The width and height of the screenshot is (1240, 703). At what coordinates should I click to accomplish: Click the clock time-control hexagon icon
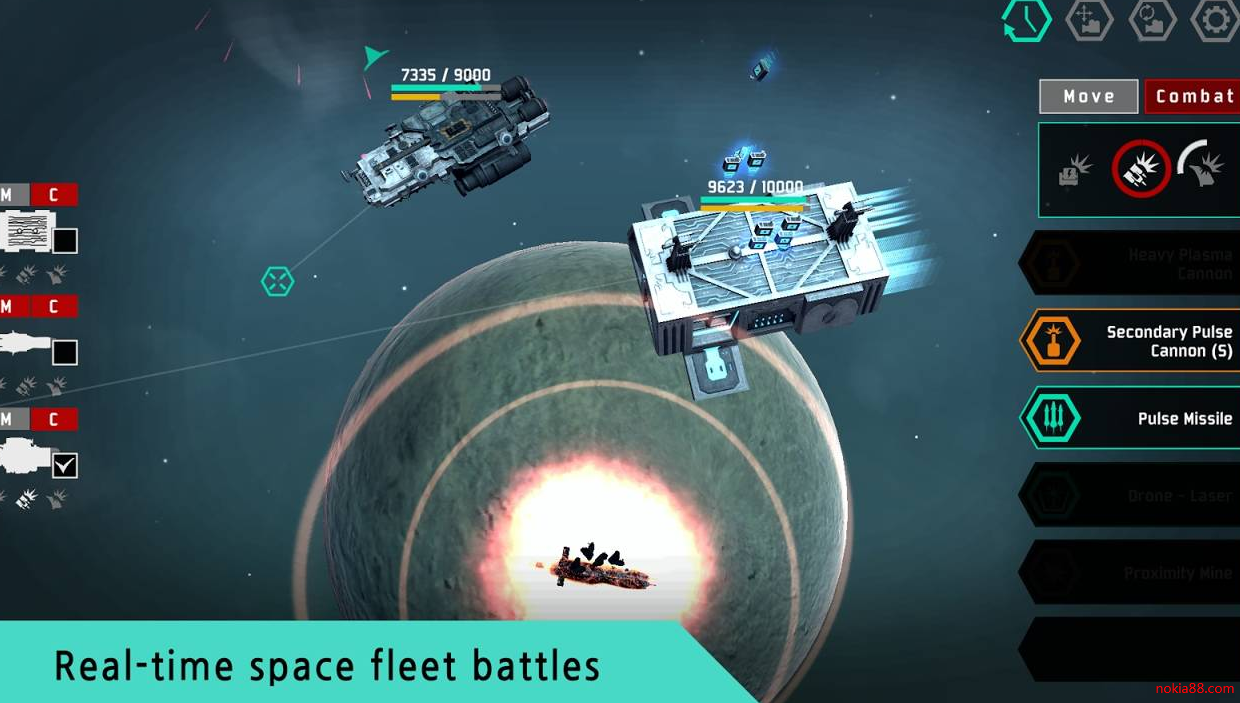[1027, 20]
